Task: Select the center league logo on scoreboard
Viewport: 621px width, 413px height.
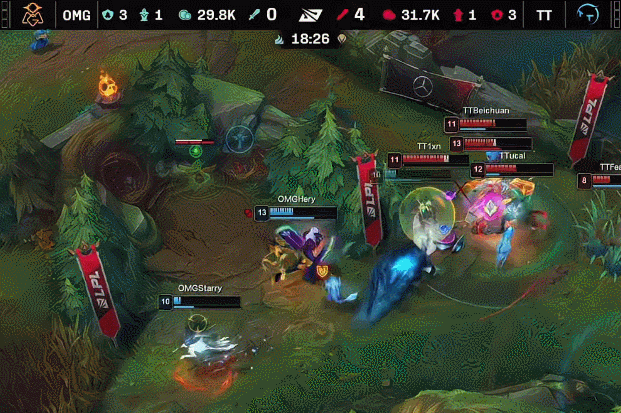Action: [x=311, y=15]
